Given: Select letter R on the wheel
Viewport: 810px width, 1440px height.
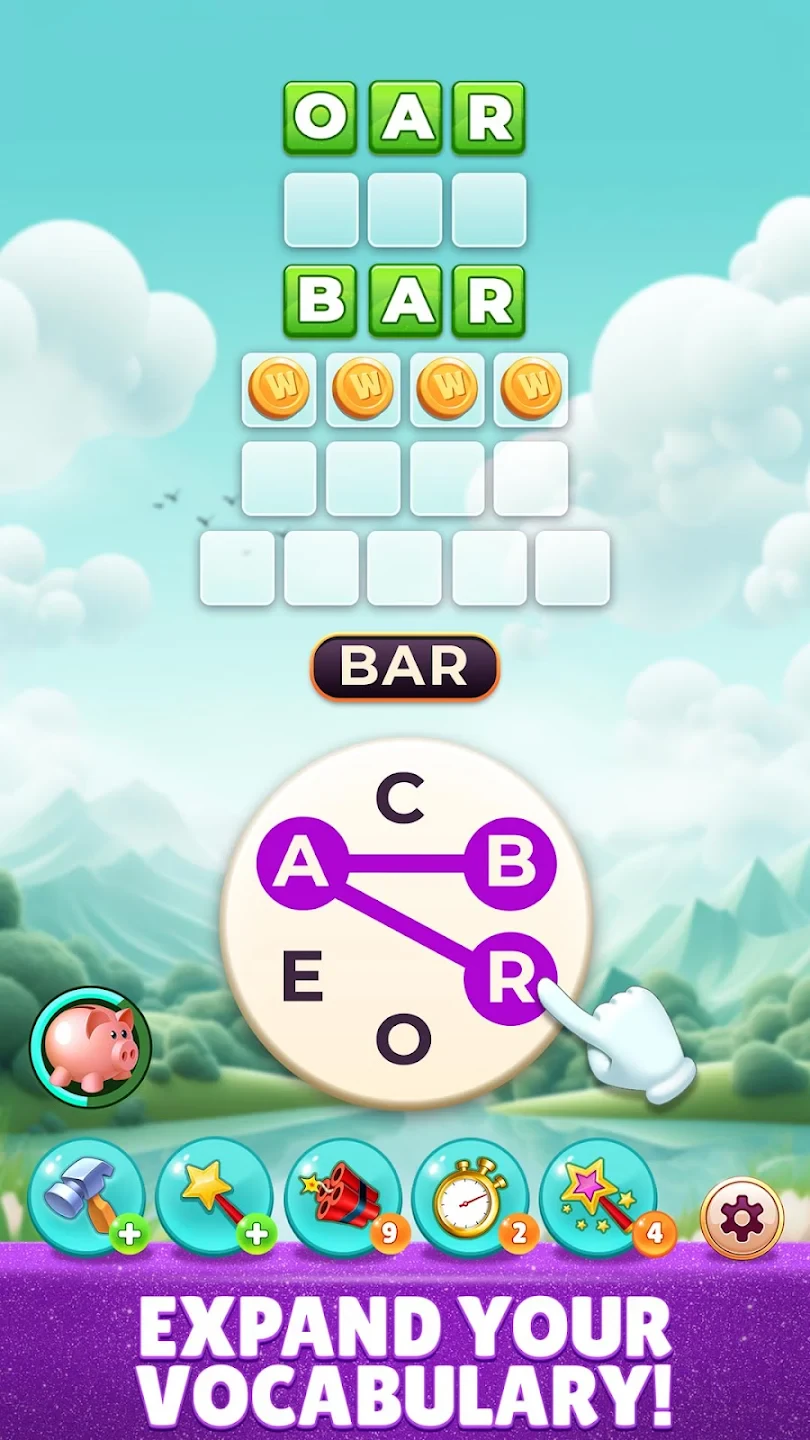Looking at the screenshot, I should (510, 979).
